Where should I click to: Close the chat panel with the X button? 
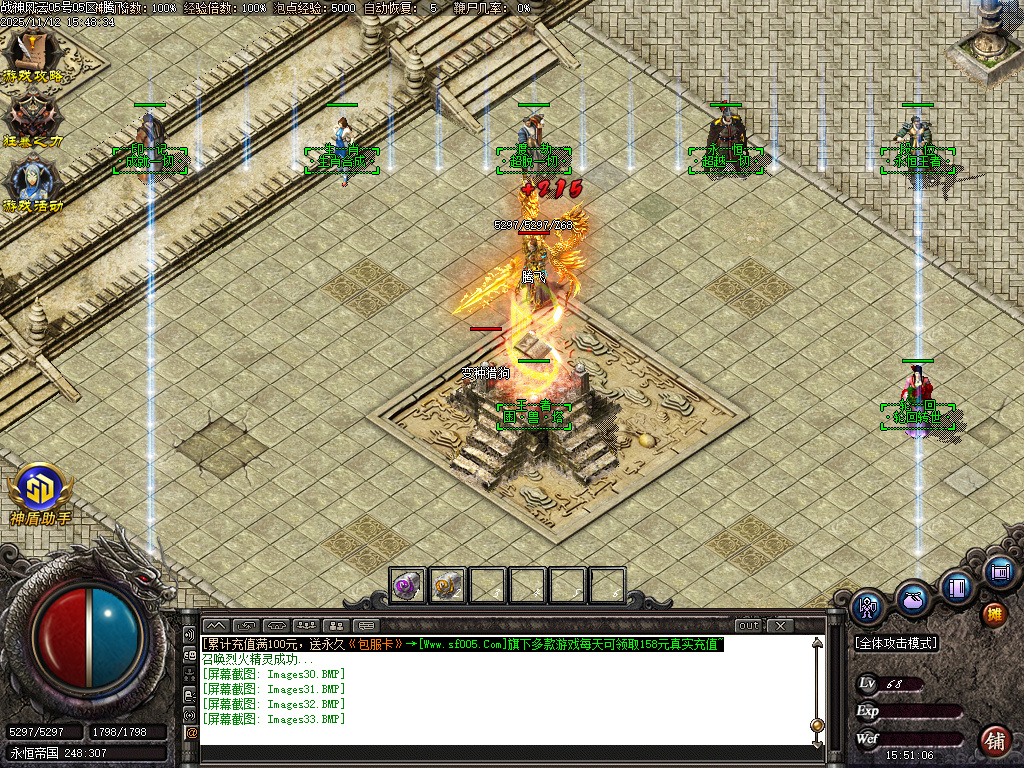click(779, 626)
